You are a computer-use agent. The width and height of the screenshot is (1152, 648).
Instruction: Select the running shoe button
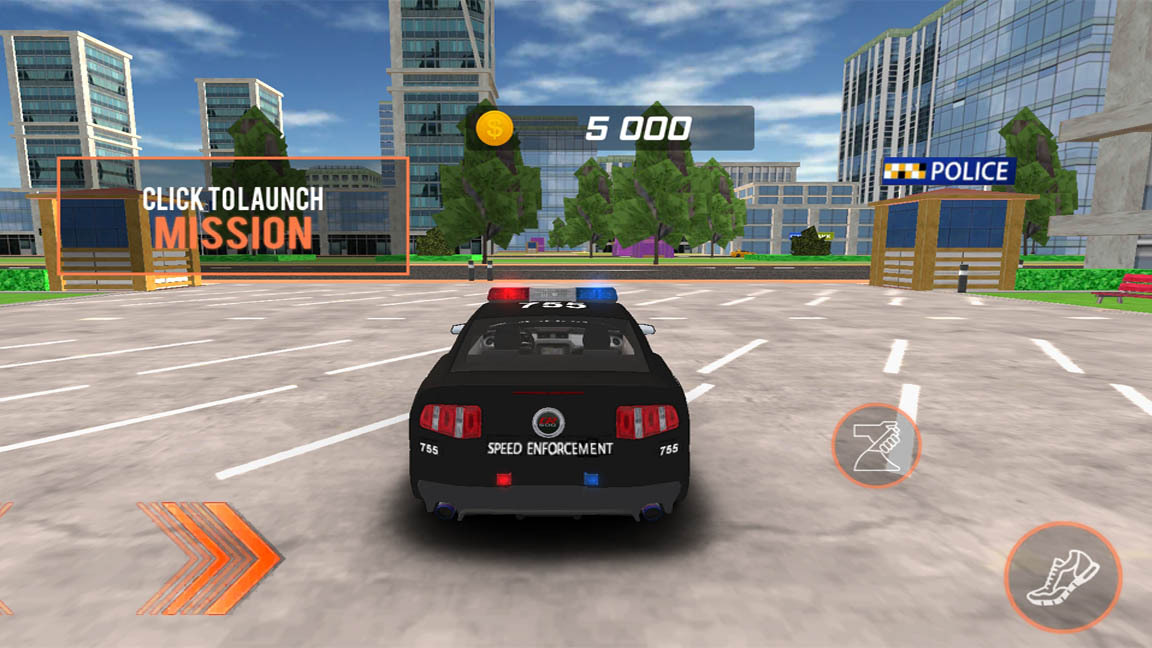[1063, 577]
